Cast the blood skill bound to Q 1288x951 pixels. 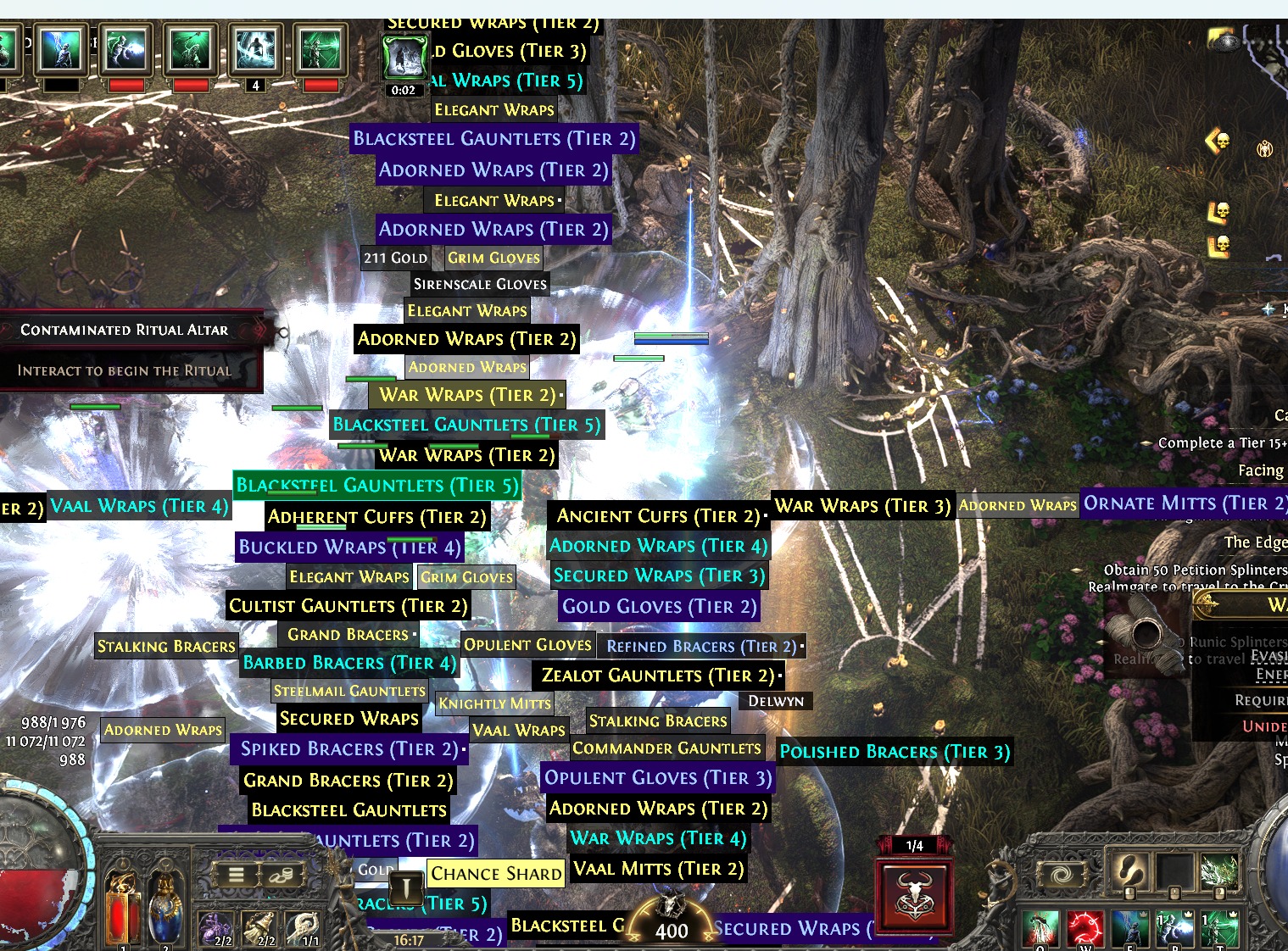click(x=1040, y=928)
